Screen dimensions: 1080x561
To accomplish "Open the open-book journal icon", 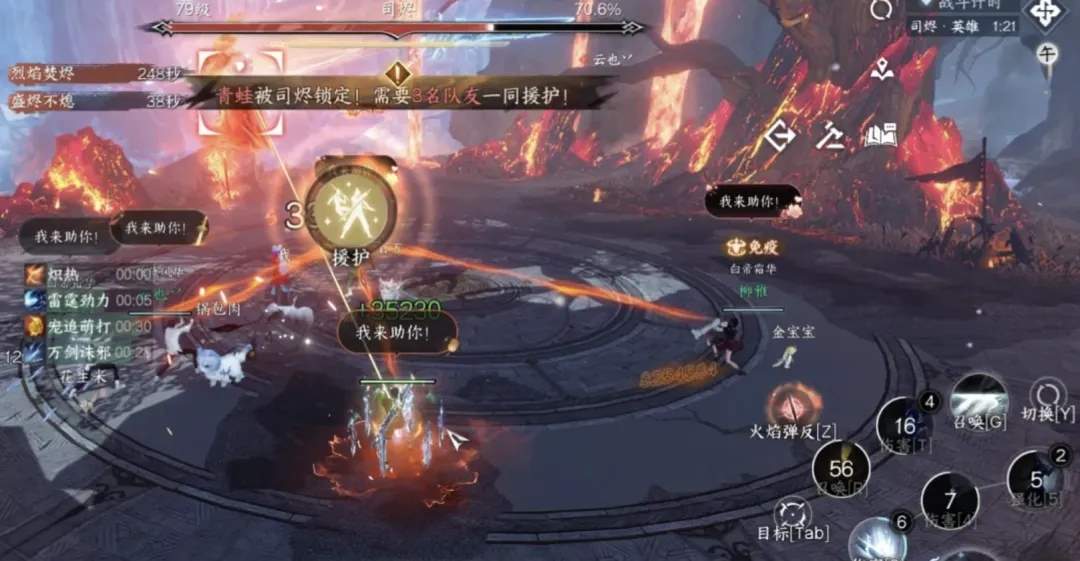I will [880, 136].
